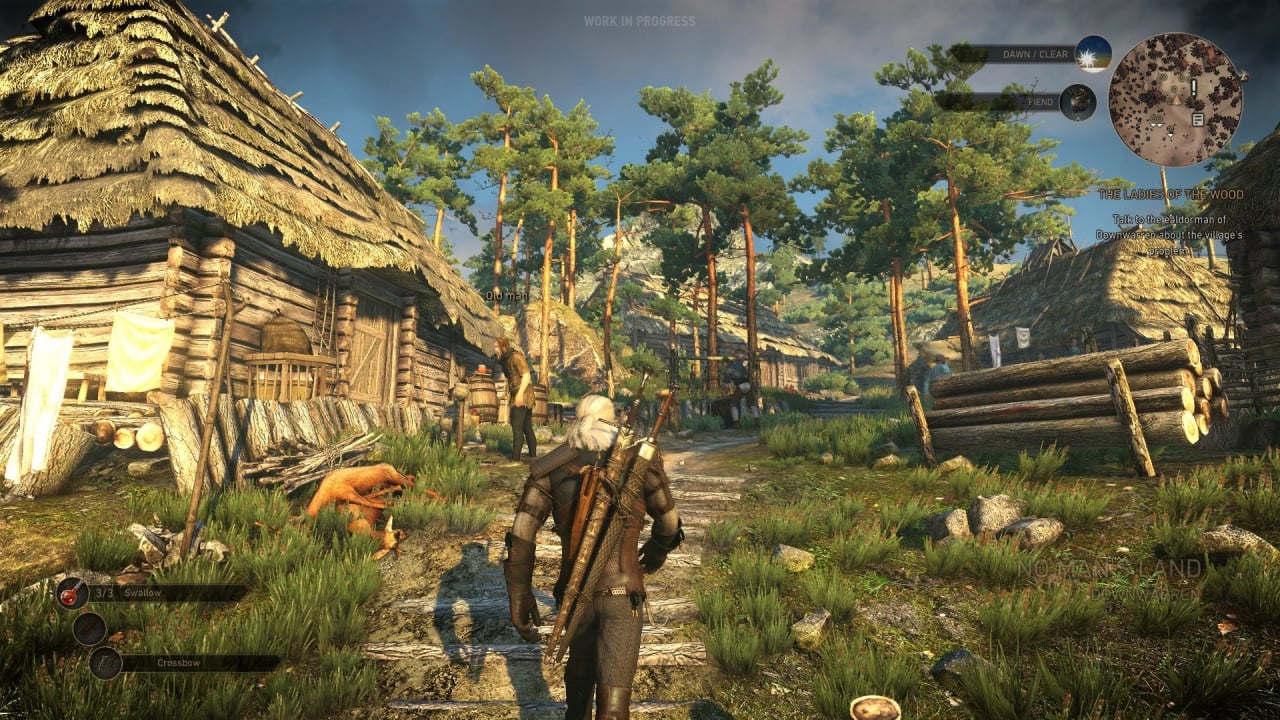Toggle the DAWN / CLEAR weather banner

tap(1034, 54)
